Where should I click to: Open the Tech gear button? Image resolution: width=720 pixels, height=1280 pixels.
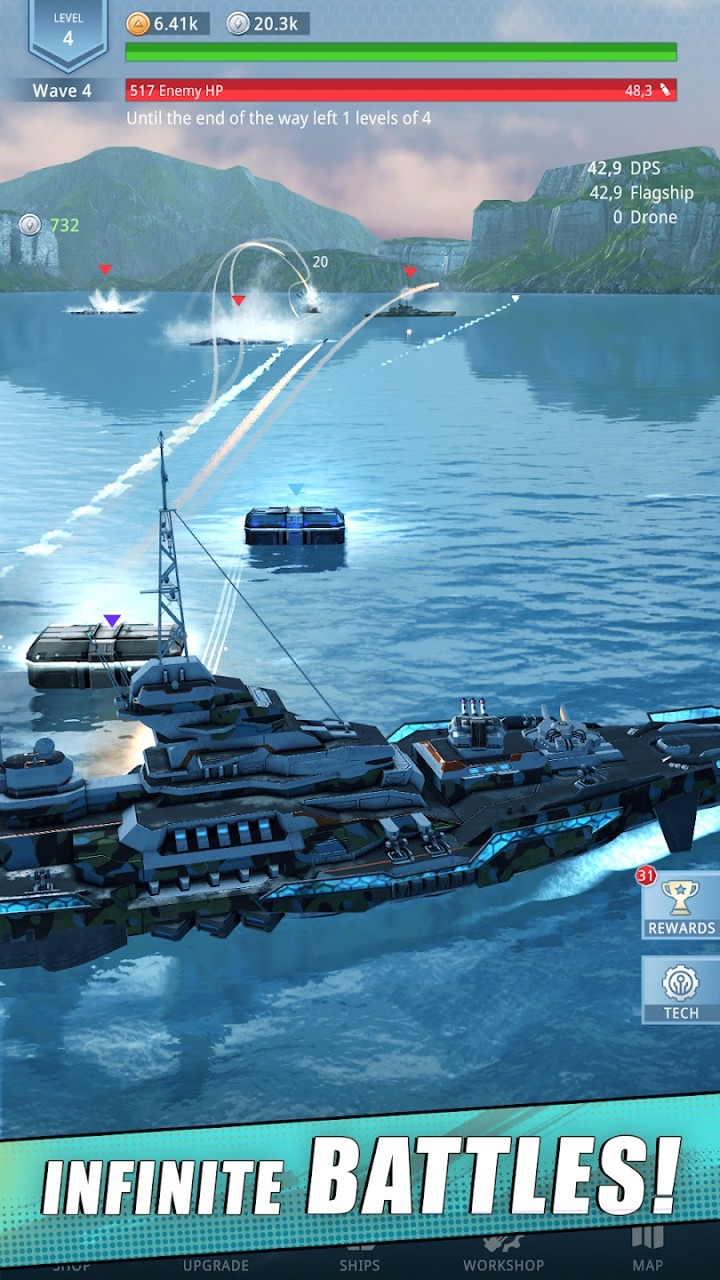point(681,990)
